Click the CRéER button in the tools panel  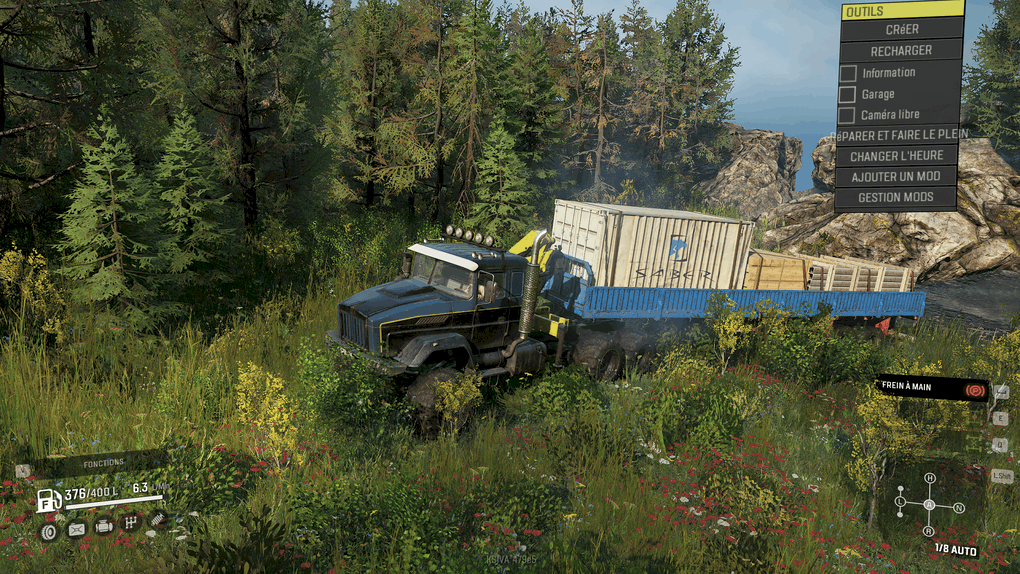[901, 29]
